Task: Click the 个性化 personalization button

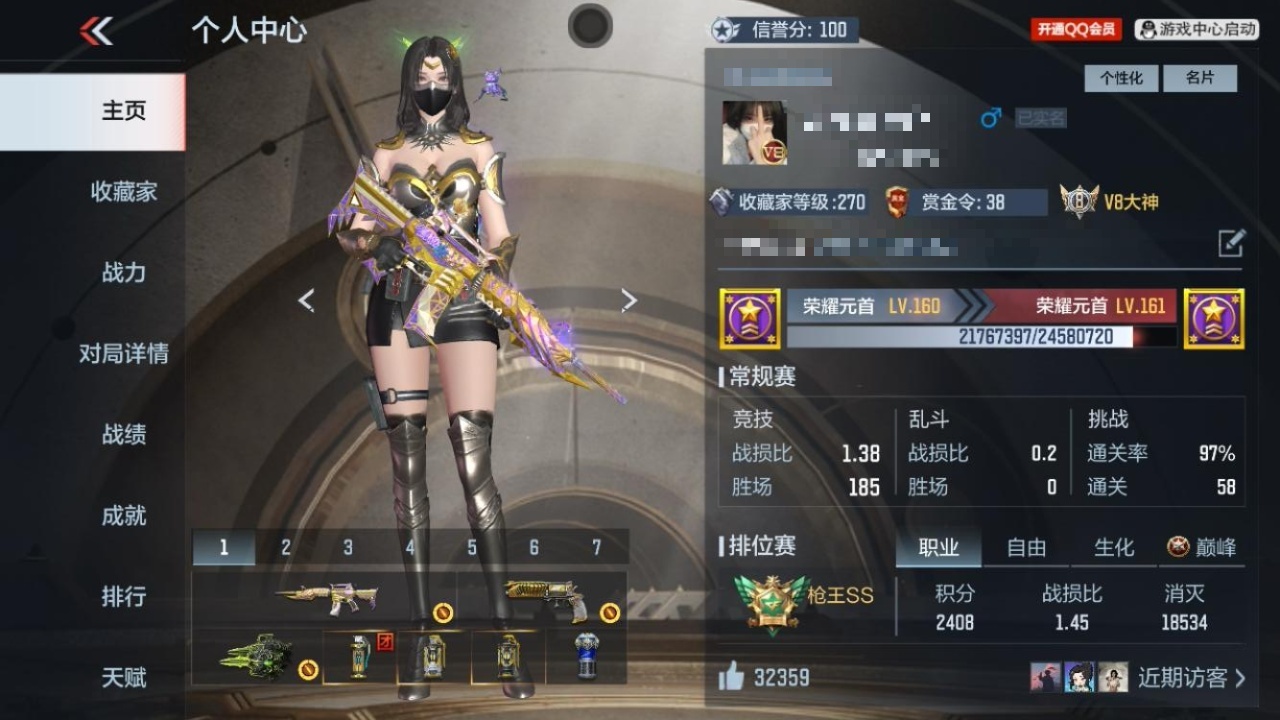Action: tap(1121, 78)
